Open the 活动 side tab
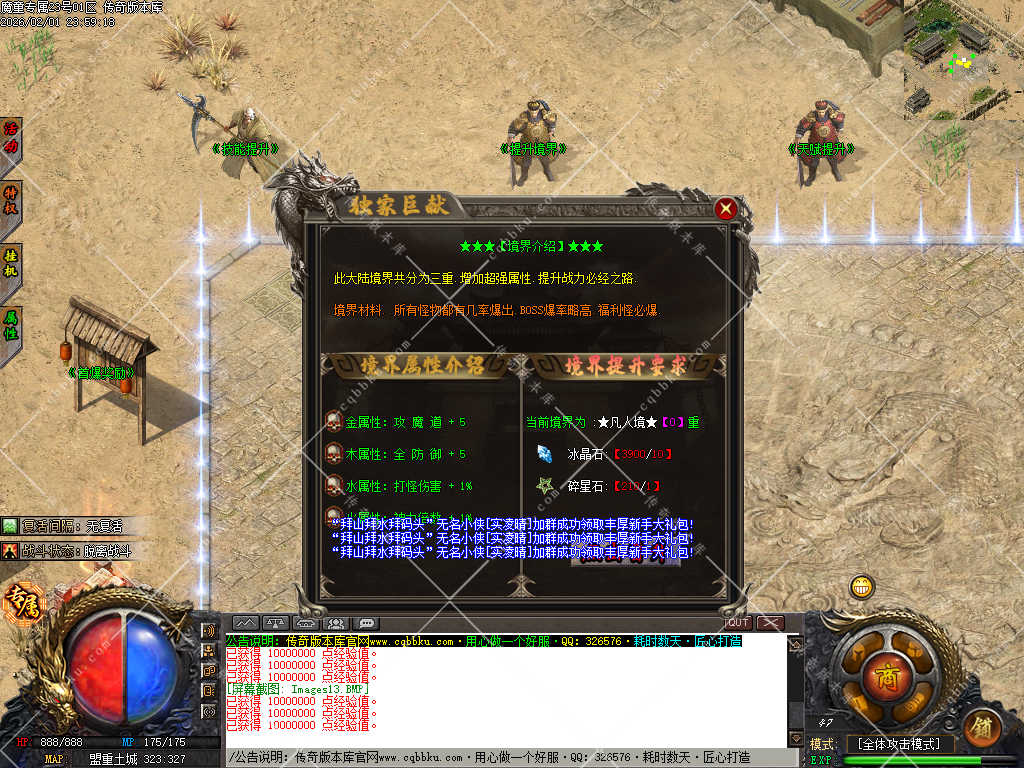Viewport: 1024px width, 768px height. (x=11, y=138)
